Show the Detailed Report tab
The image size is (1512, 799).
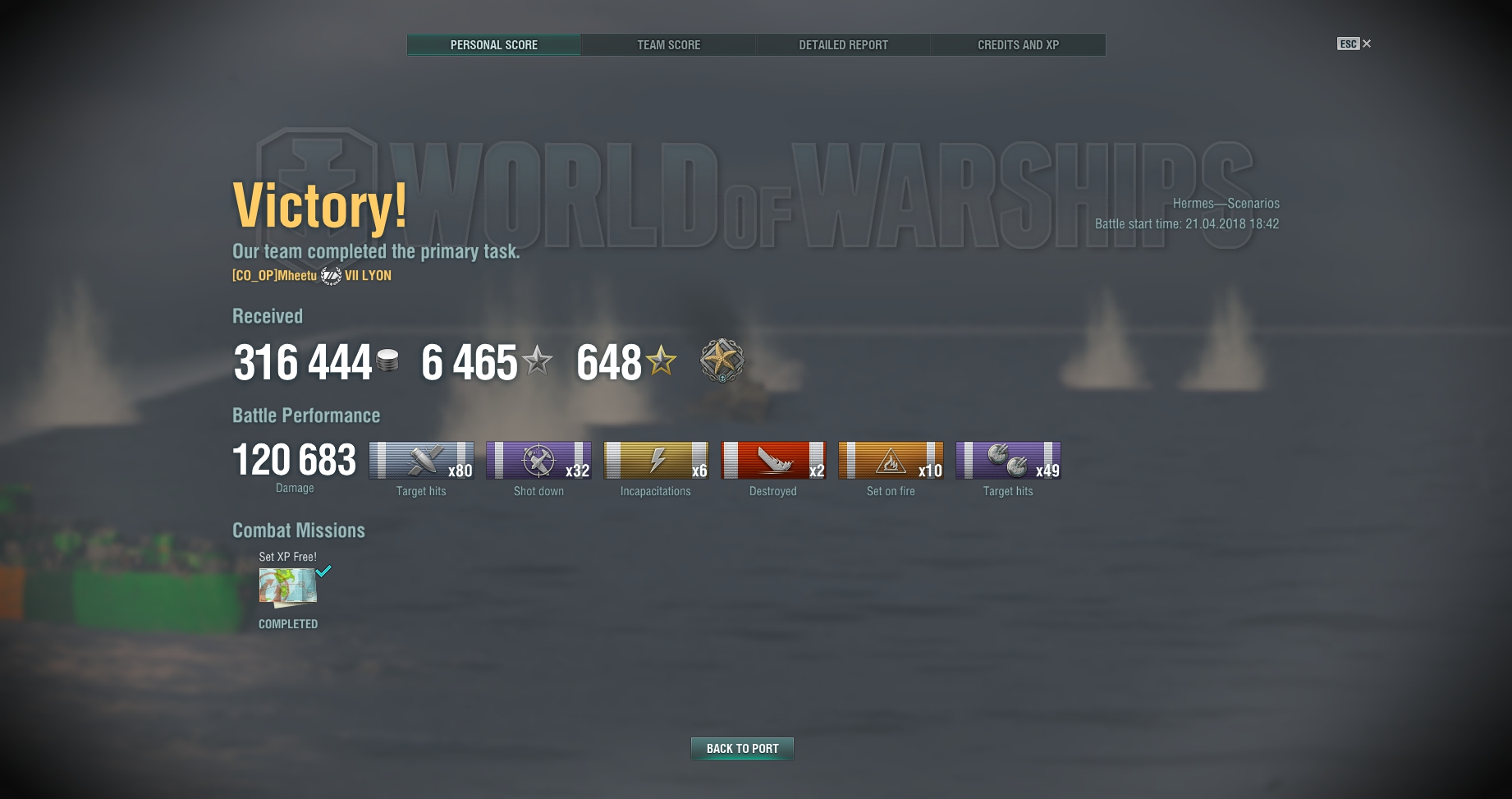tap(843, 45)
